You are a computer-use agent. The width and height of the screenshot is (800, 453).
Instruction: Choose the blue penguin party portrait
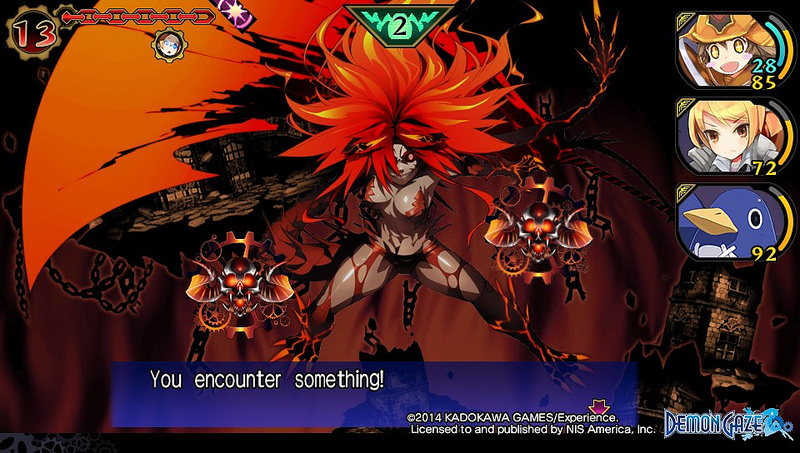720,223
